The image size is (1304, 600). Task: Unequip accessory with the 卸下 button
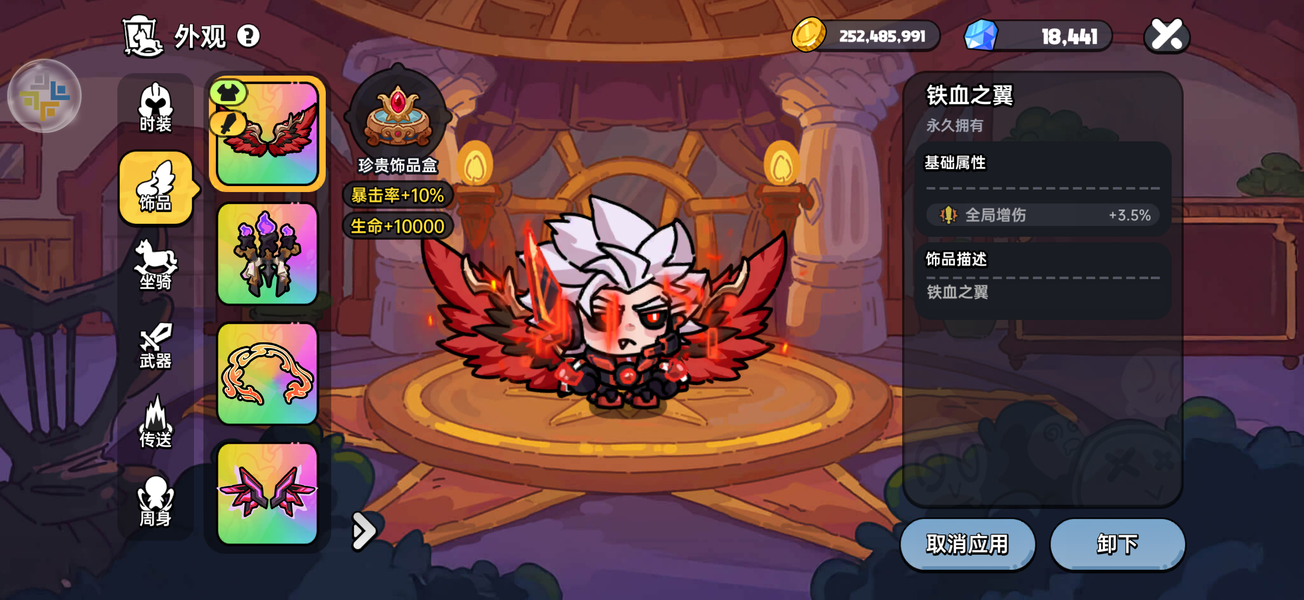[x=1117, y=545]
